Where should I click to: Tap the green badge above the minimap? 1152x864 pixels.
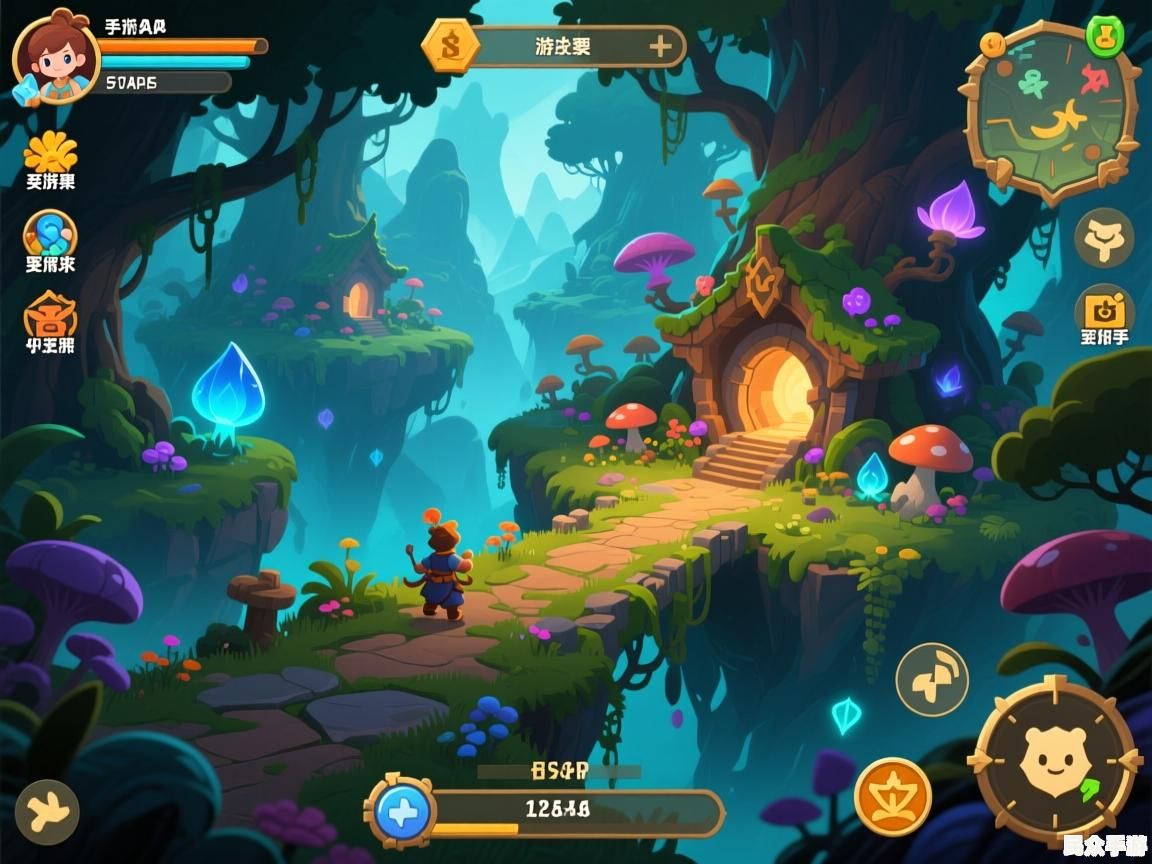pos(1104,37)
